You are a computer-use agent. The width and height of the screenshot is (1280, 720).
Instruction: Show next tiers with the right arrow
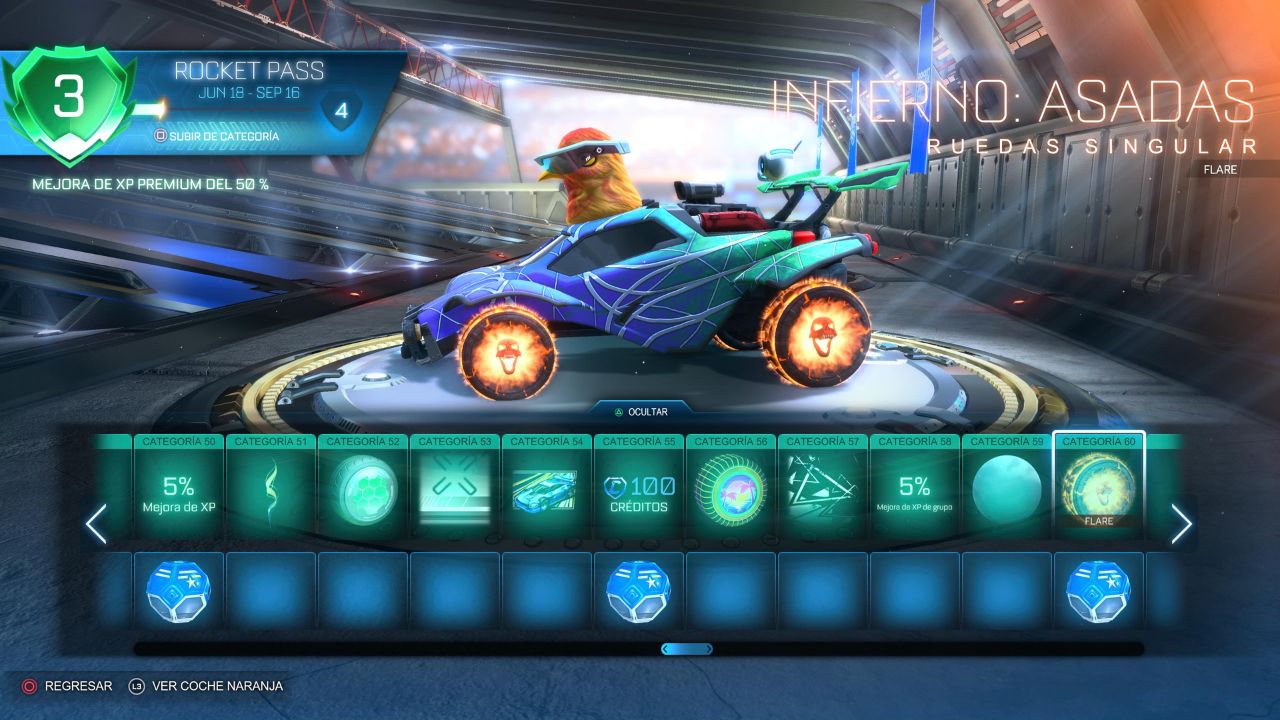(x=1181, y=524)
